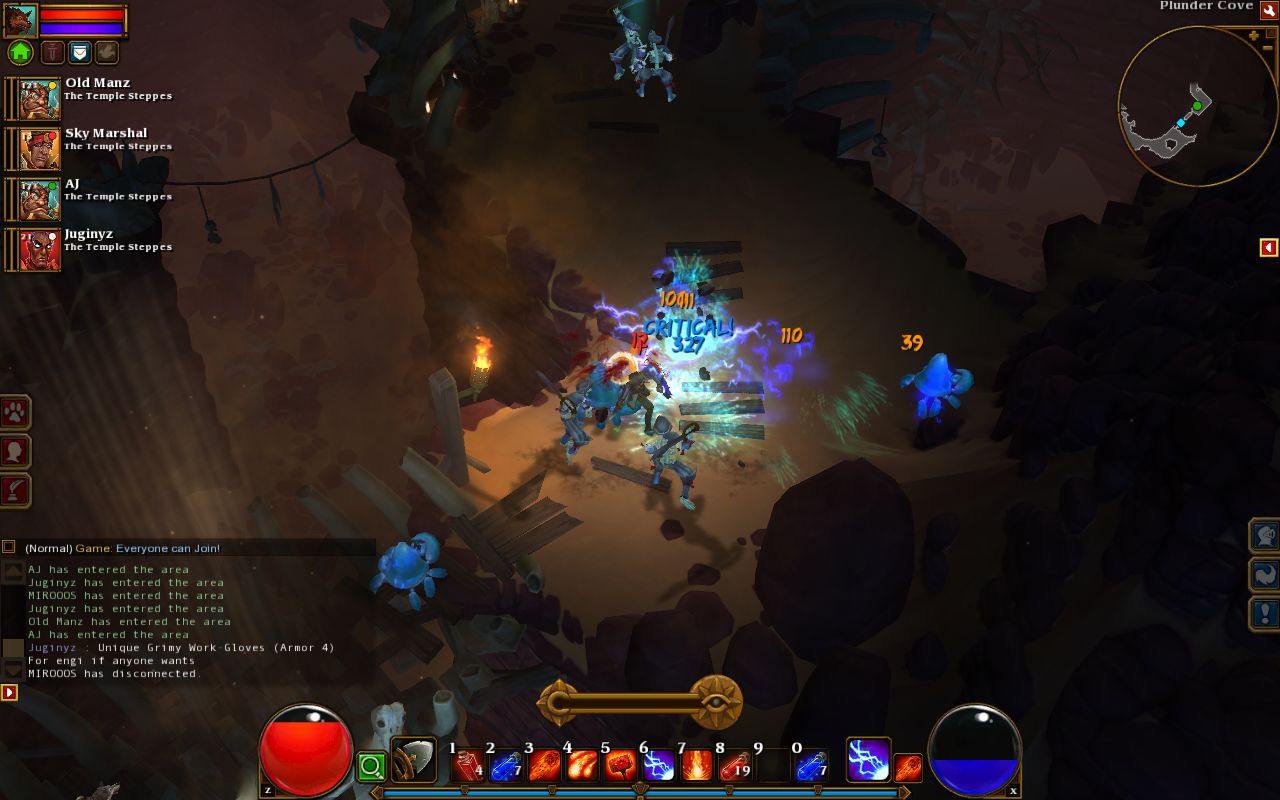Select party member Old Manz

(40, 98)
